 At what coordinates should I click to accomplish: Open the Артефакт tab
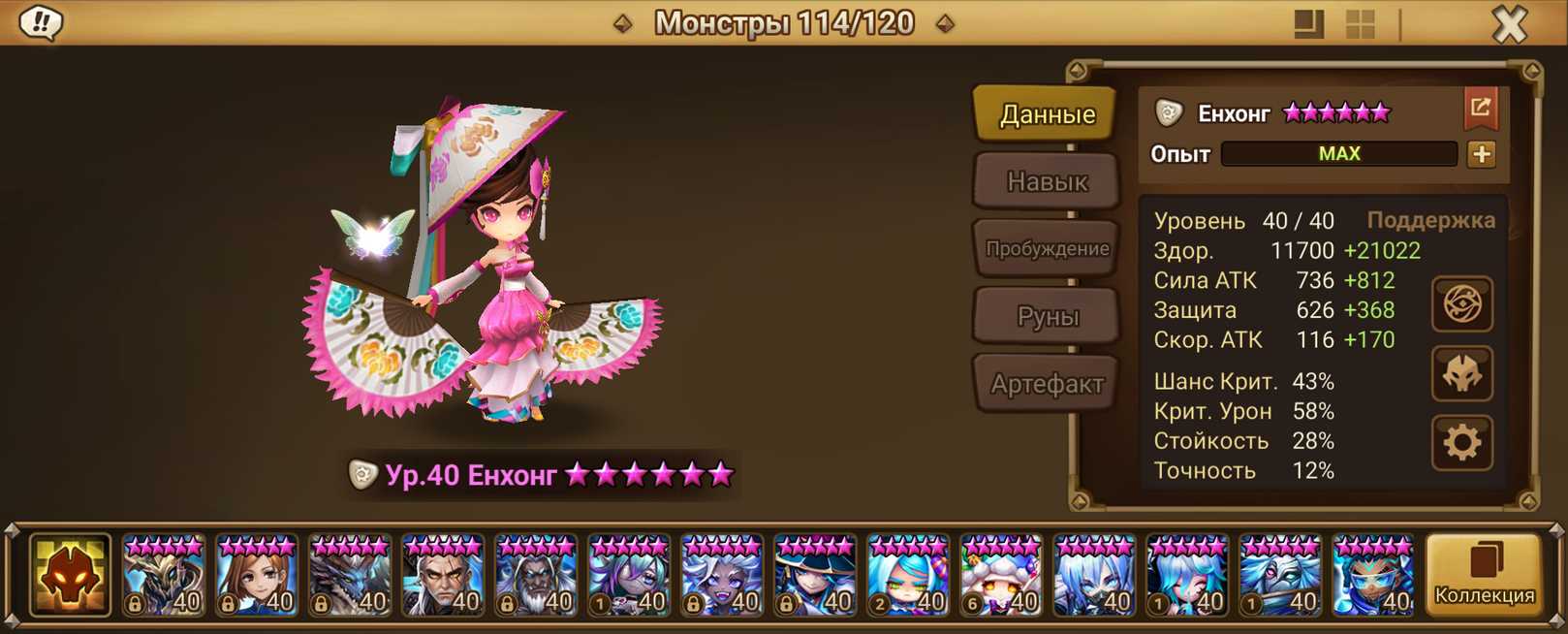click(x=1047, y=384)
